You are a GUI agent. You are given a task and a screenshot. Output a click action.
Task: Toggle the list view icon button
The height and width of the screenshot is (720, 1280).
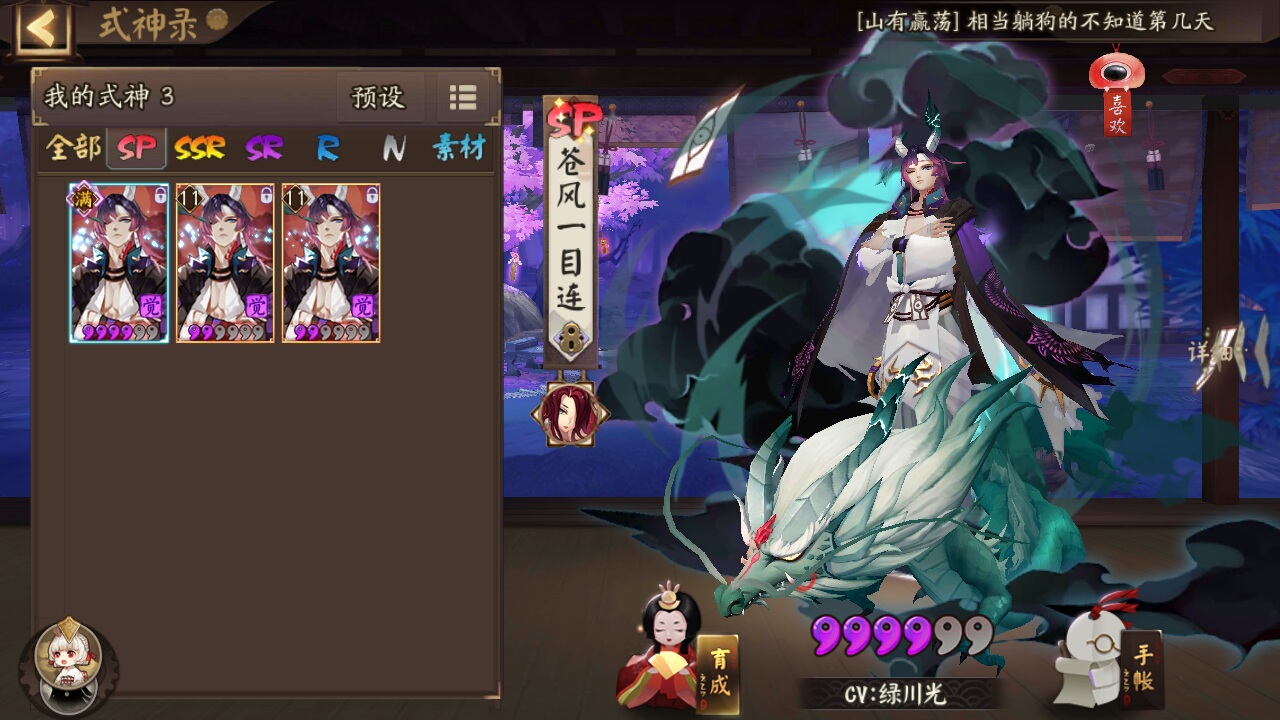463,97
